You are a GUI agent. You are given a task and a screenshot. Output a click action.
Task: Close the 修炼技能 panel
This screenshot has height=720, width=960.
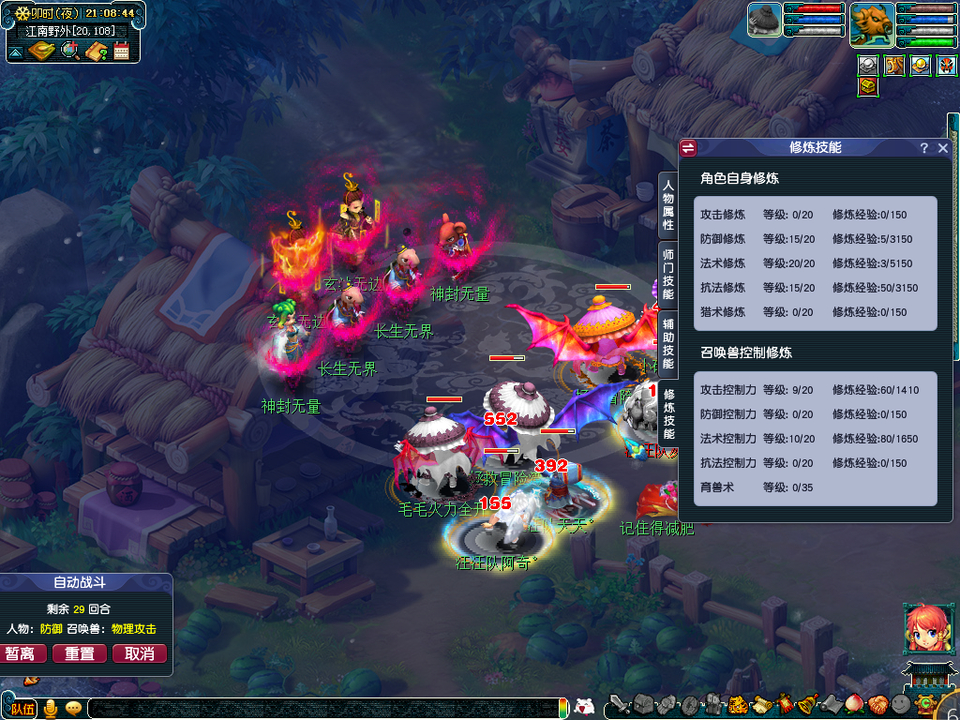point(943,148)
